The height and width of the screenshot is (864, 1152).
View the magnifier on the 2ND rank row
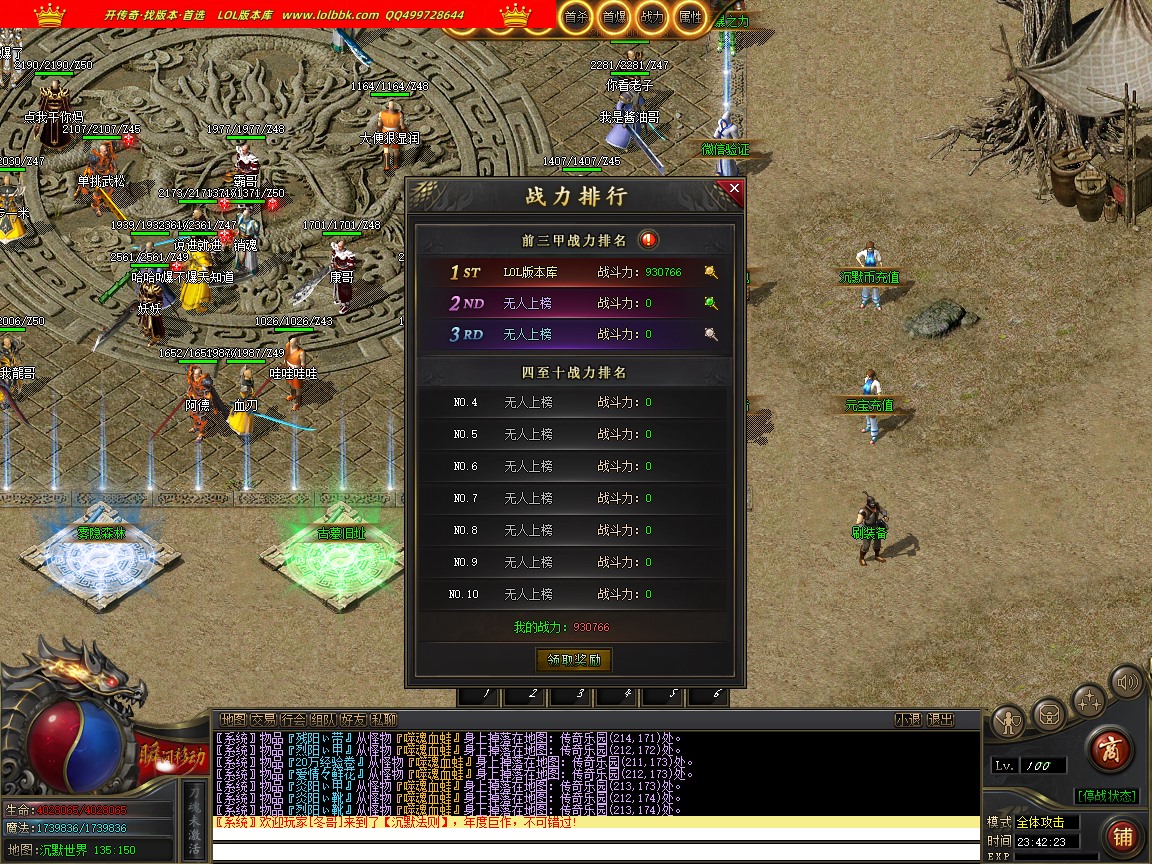coord(711,303)
